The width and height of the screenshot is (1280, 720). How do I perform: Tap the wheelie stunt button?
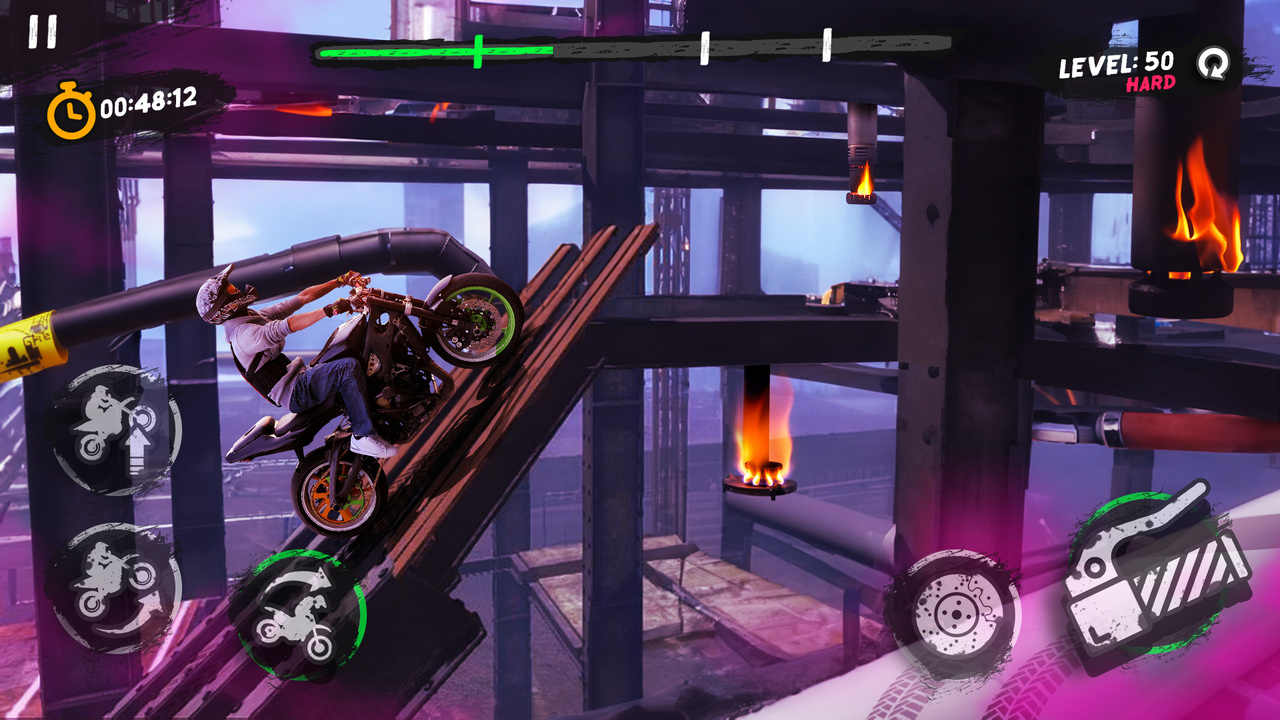(x=116, y=429)
